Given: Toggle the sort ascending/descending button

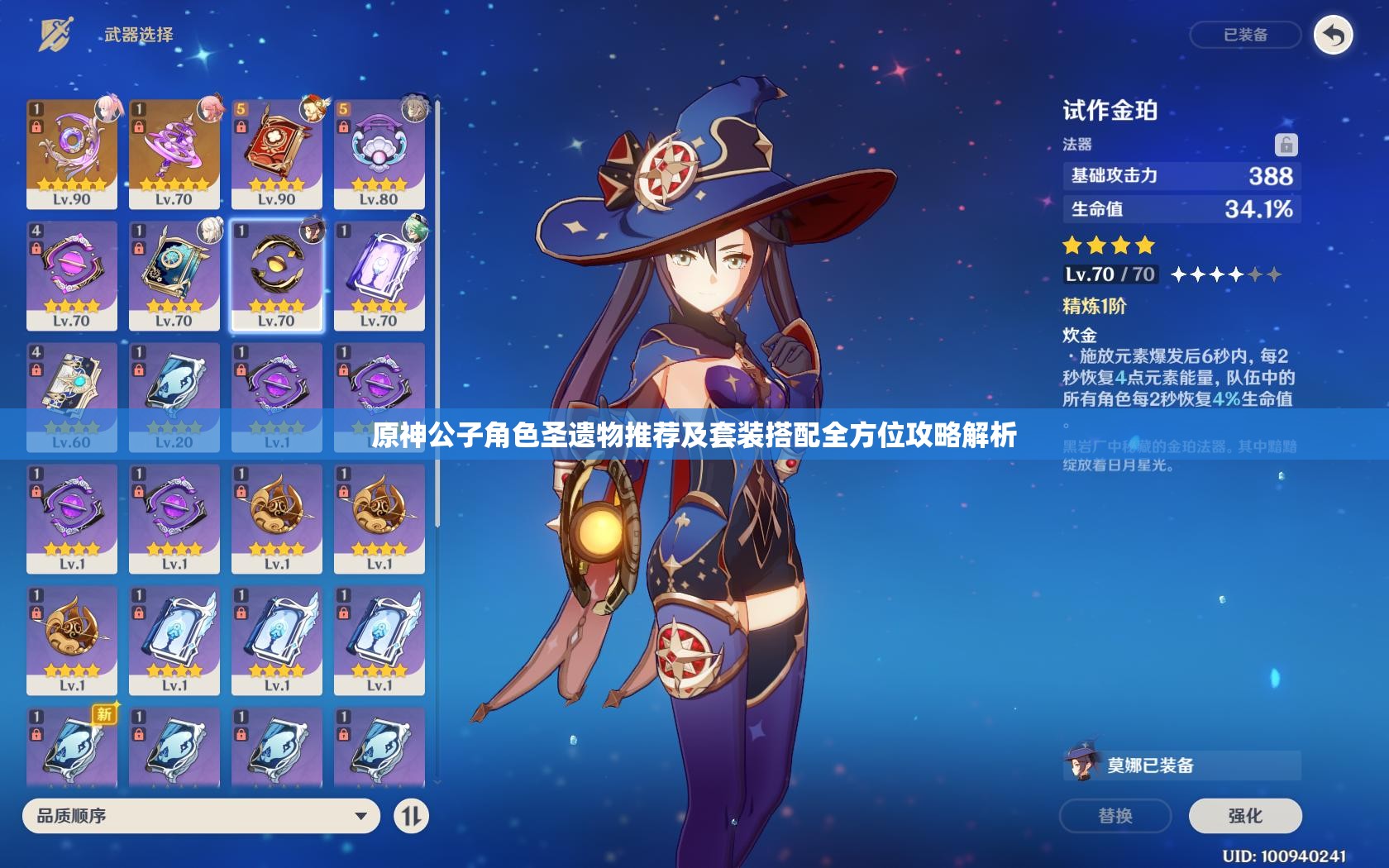Looking at the screenshot, I should pos(411,816).
